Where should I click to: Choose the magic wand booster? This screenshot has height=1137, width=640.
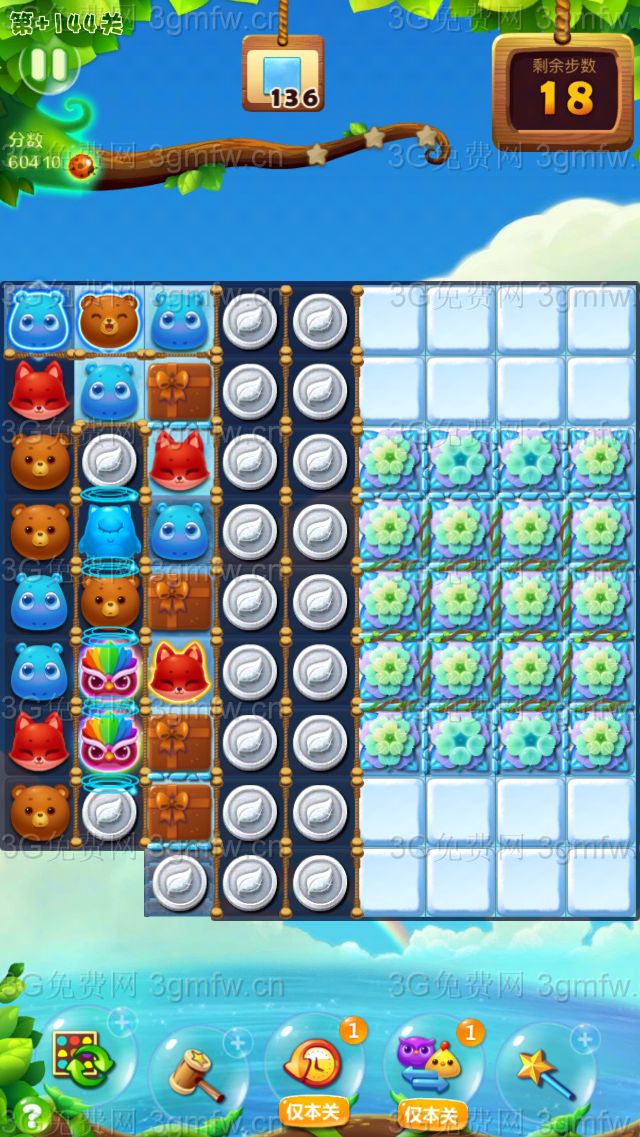coord(546,1069)
